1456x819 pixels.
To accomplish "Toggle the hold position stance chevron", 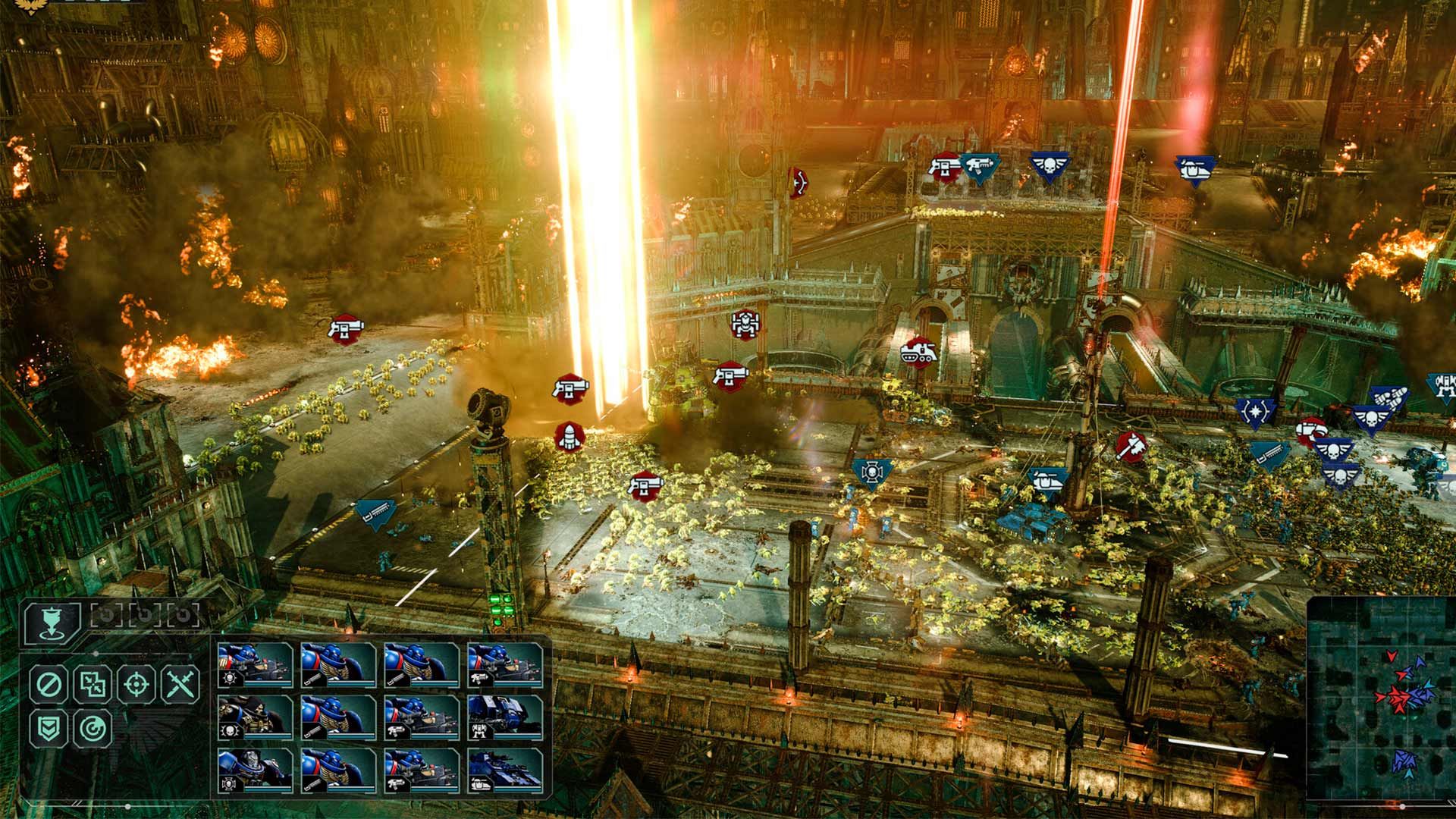I will (47, 730).
